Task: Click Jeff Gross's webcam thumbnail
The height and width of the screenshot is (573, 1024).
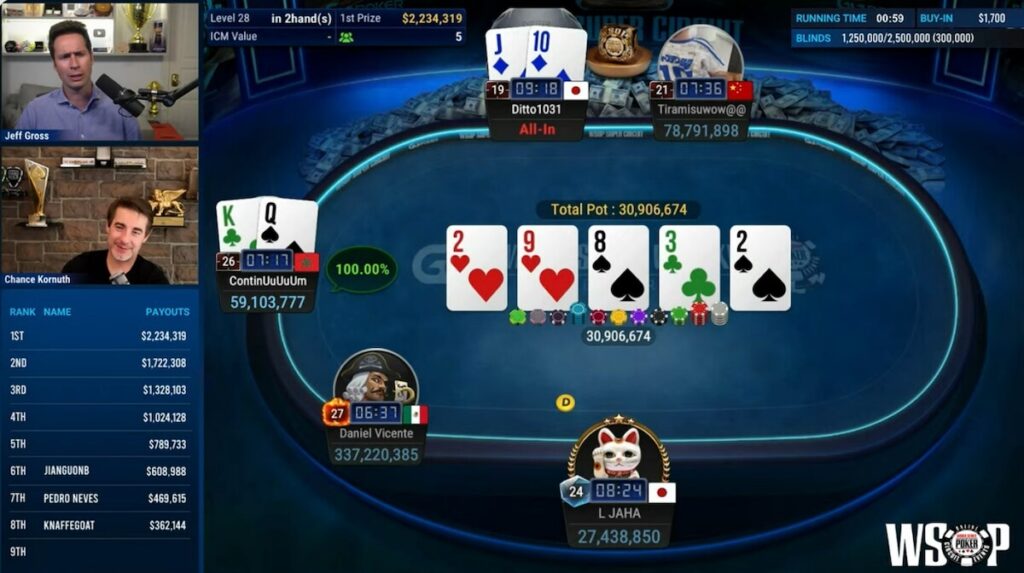Action: tap(99, 71)
